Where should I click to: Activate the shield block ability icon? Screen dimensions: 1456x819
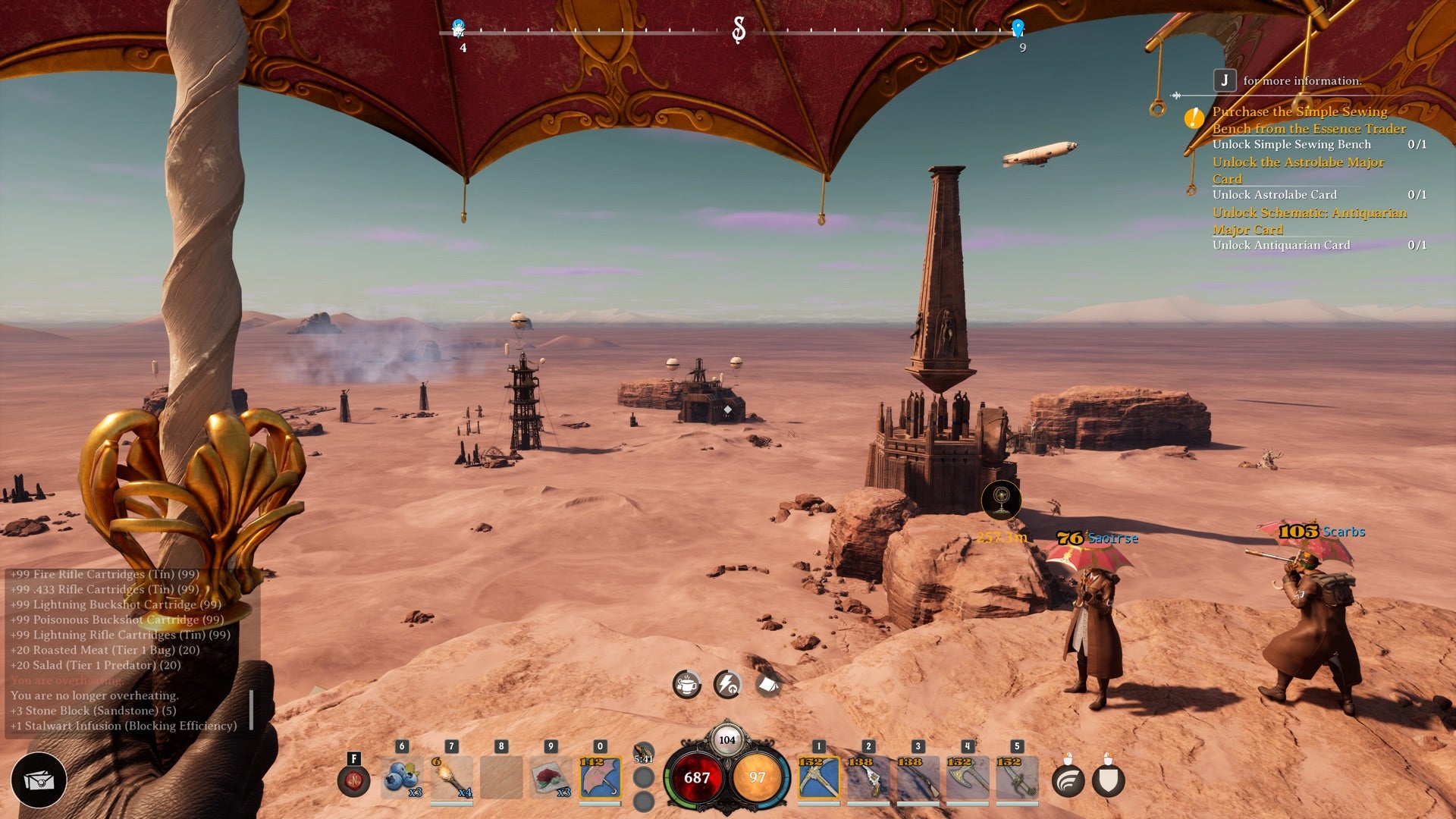(x=1108, y=781)
